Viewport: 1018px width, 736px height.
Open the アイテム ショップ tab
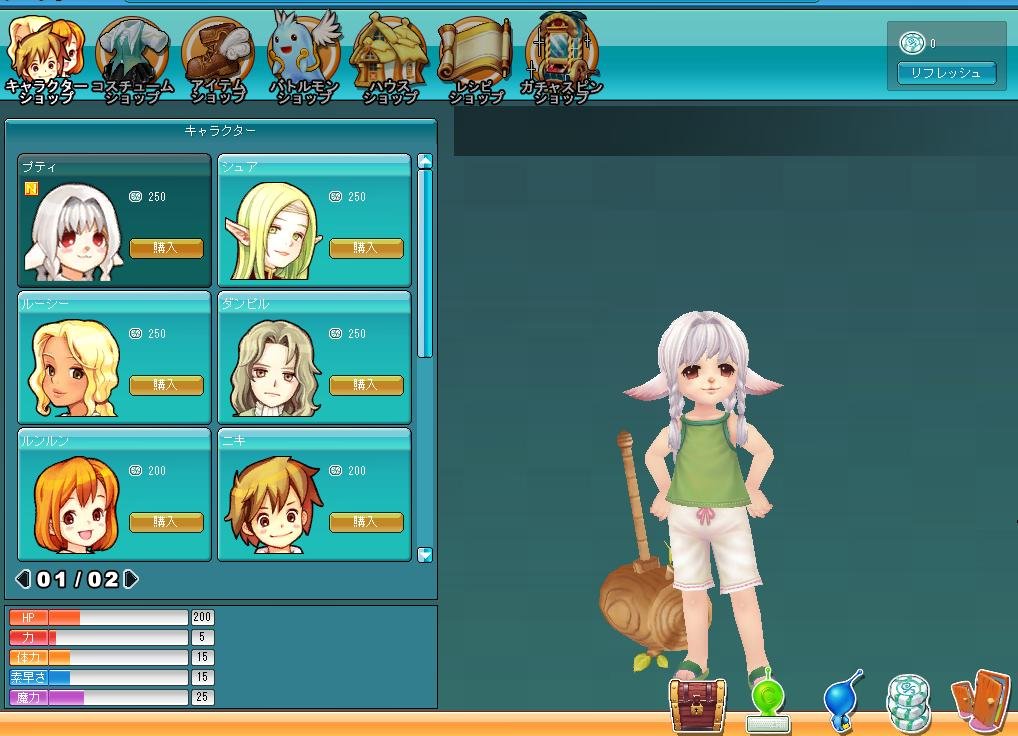218,58
